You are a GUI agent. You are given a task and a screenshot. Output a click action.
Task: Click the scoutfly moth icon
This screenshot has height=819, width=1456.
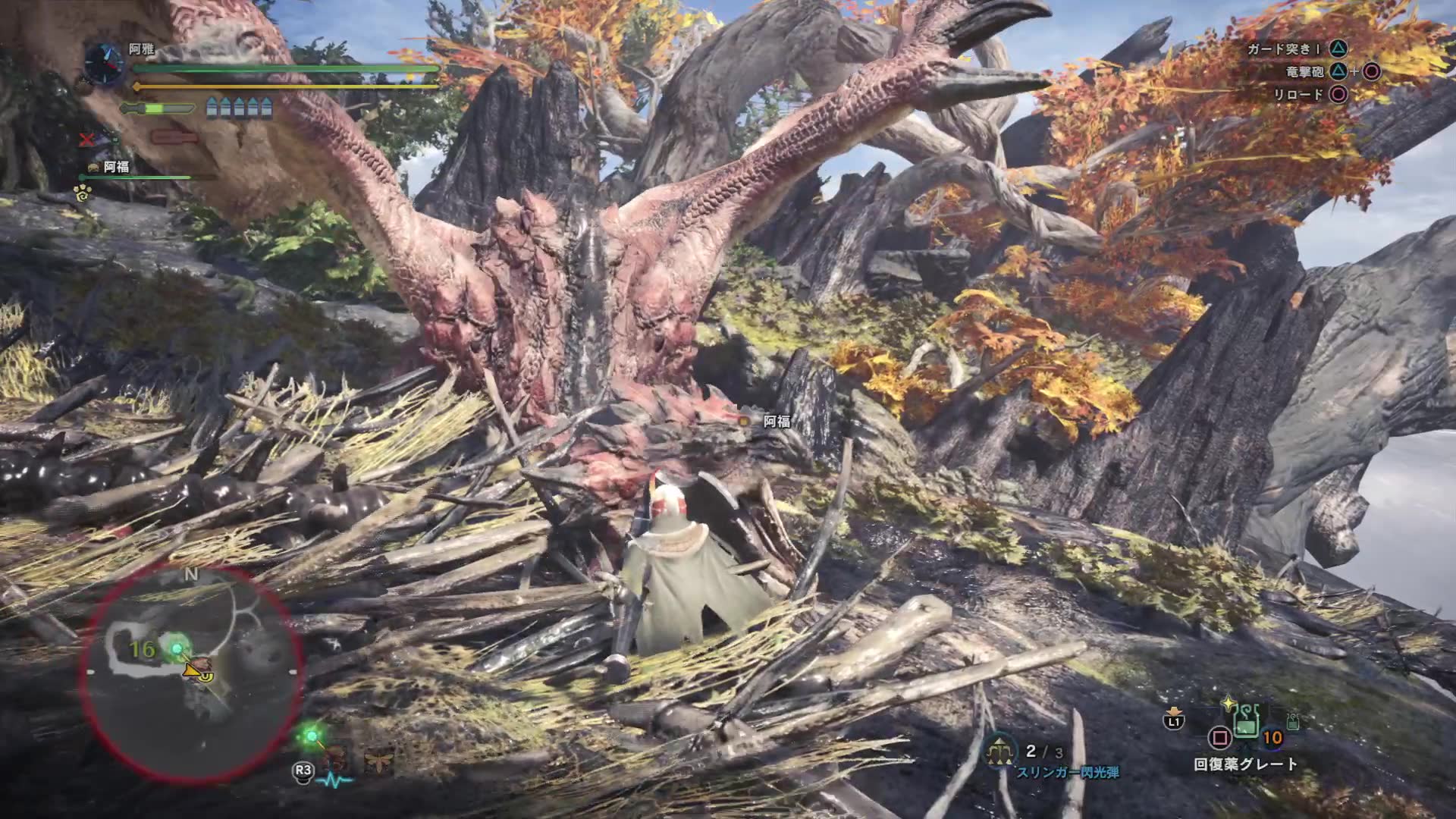point(377,761)
